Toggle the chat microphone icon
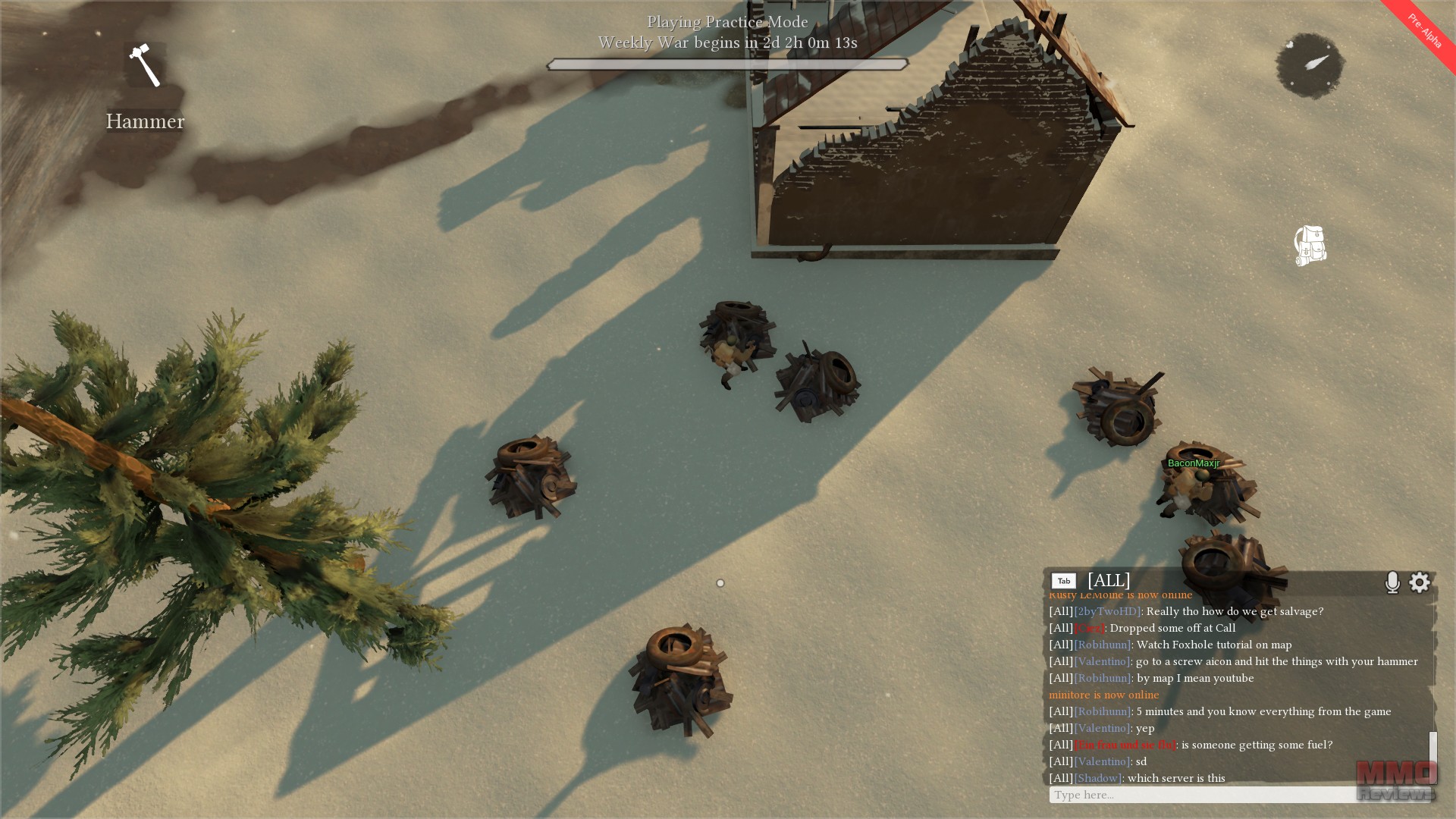This screenshot has width=1456, height=819. coord(1392,582)
